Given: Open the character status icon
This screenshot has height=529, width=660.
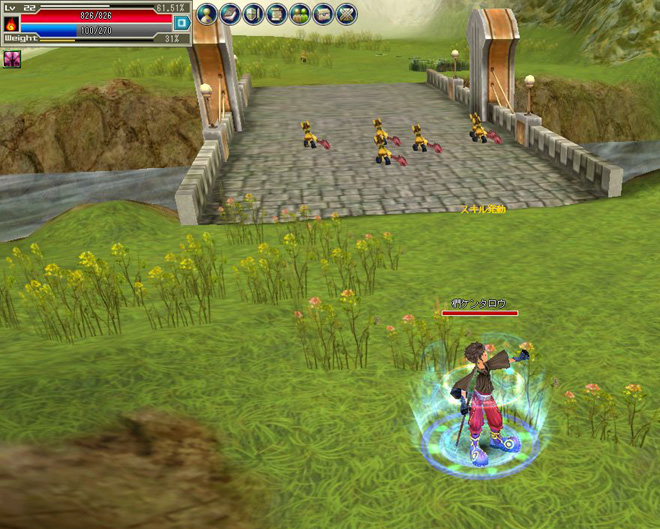Looking at the screenshot, I should click(x=207, y=14).
